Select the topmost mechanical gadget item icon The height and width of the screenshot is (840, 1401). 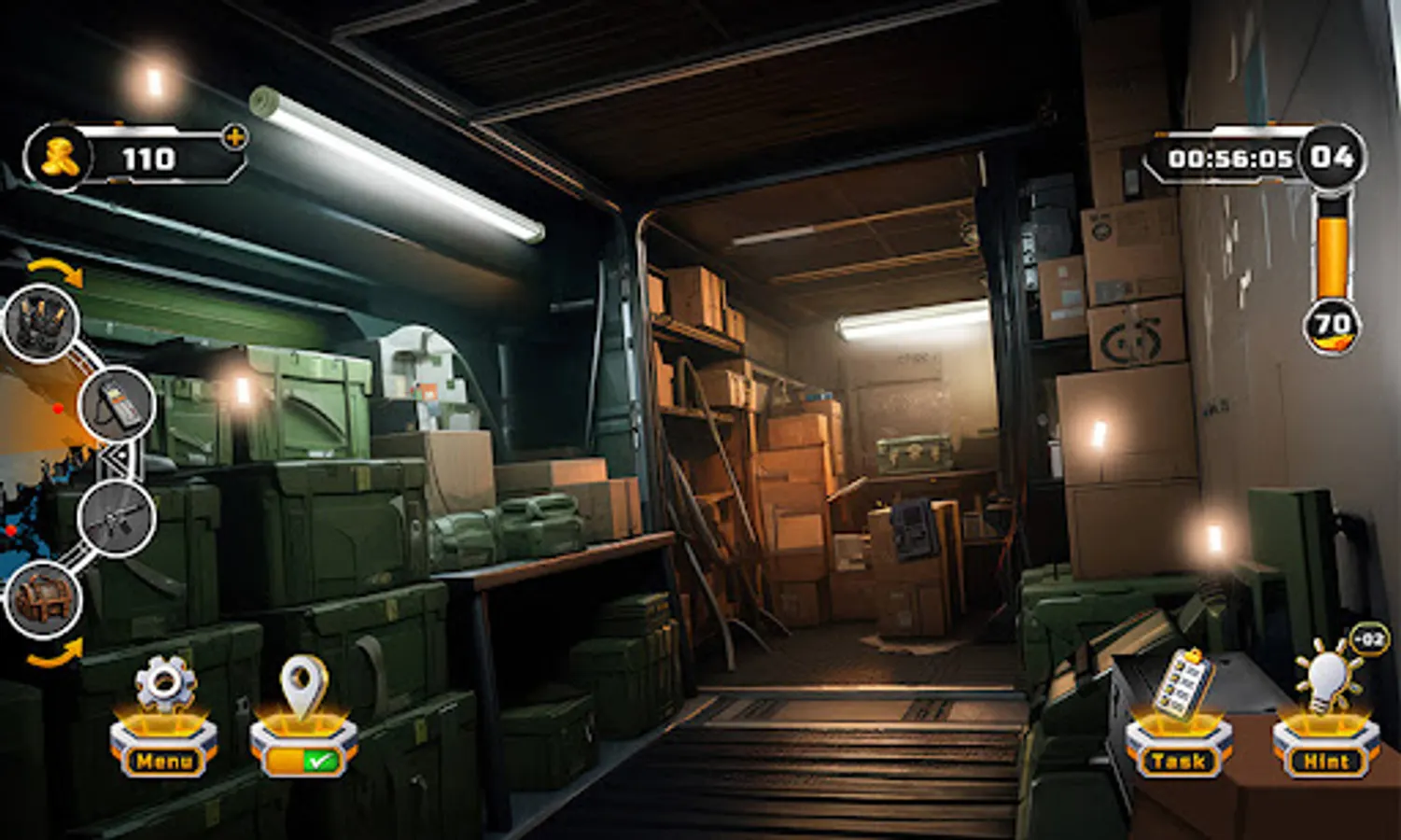click(x=39, y=322)
